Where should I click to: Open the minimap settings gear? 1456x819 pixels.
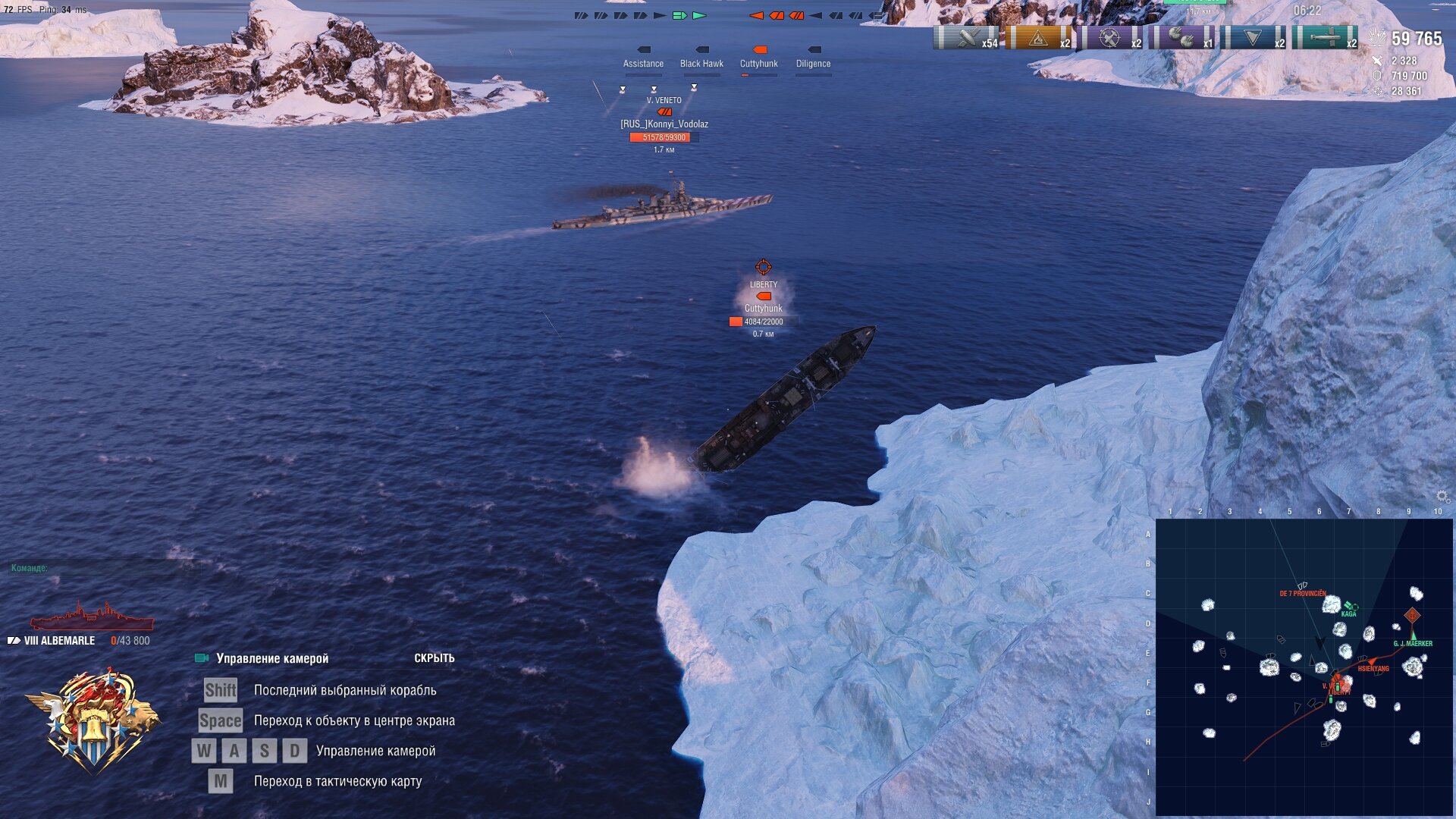click(x=1442, y=497)
